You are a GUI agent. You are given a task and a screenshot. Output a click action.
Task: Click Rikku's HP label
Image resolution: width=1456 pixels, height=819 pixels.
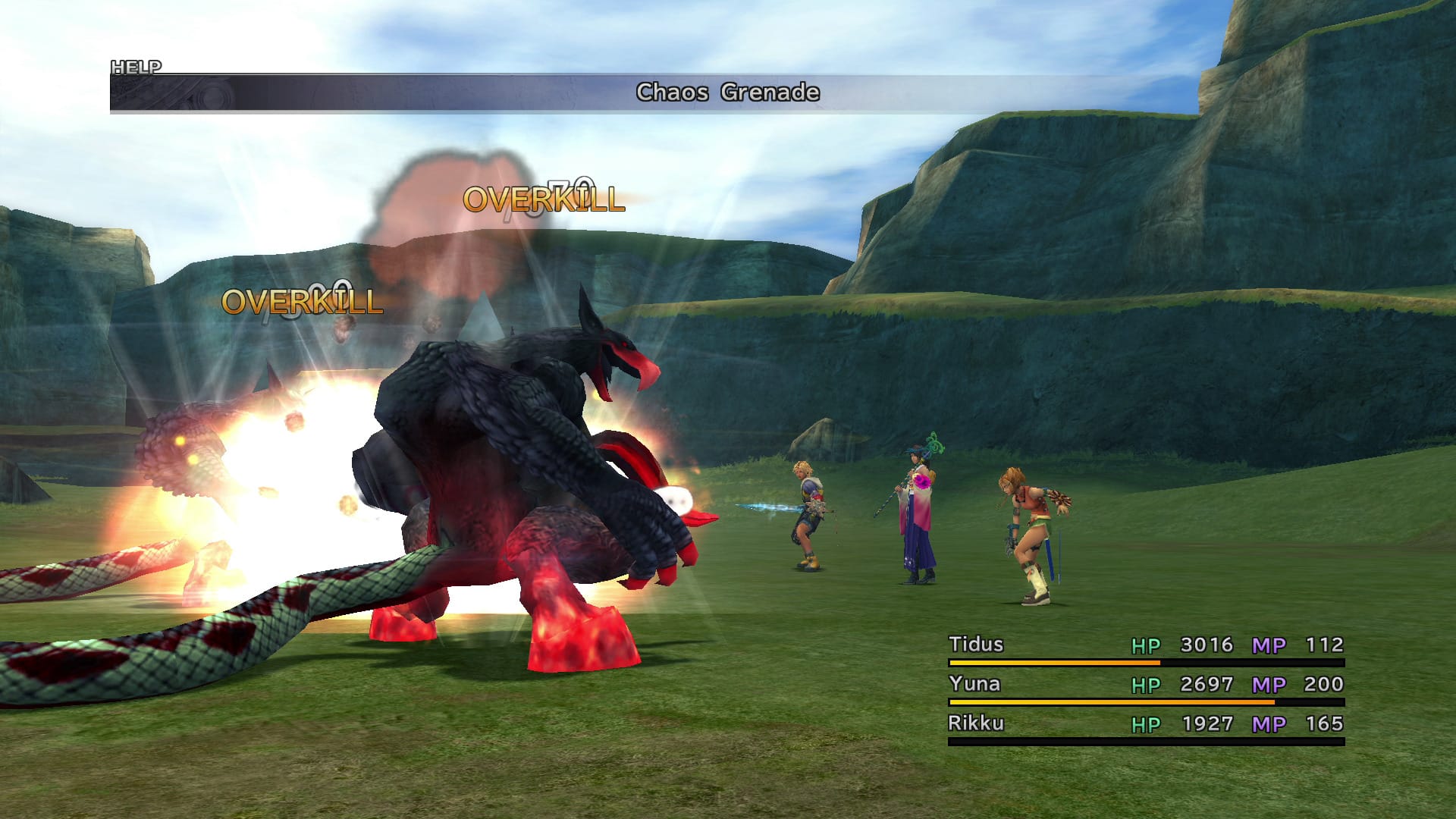pyautogui.click(x=1147, y=723)
